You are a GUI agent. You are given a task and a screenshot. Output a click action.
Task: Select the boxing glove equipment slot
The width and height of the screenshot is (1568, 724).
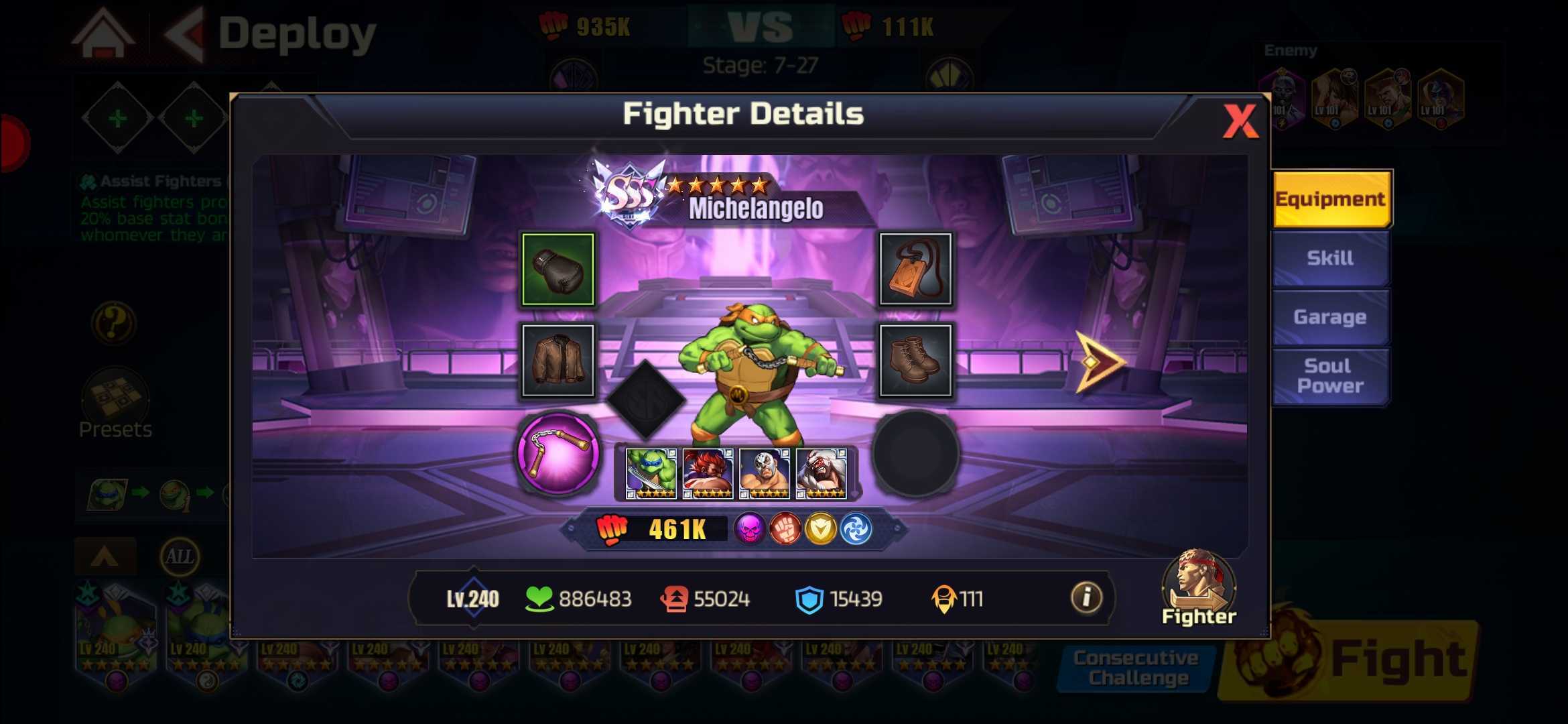point(558,269)
